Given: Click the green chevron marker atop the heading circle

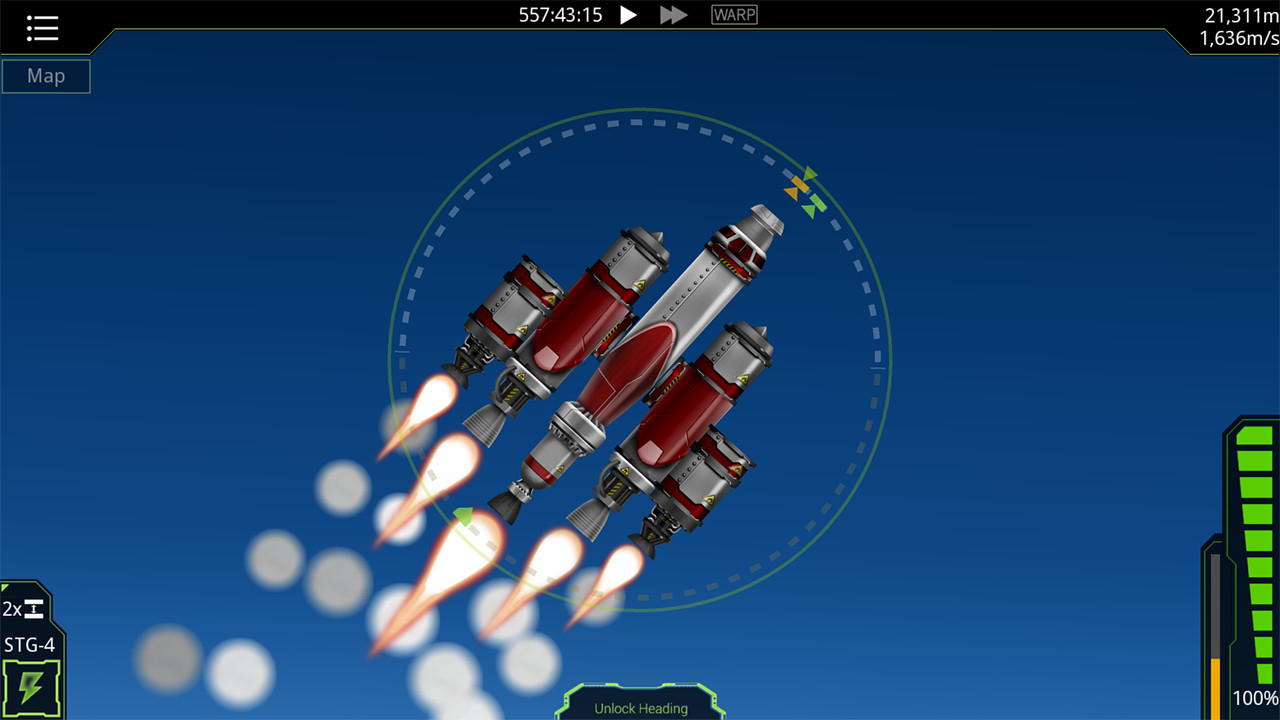Looking at the screenshot, I should click(x=810, y=173).
